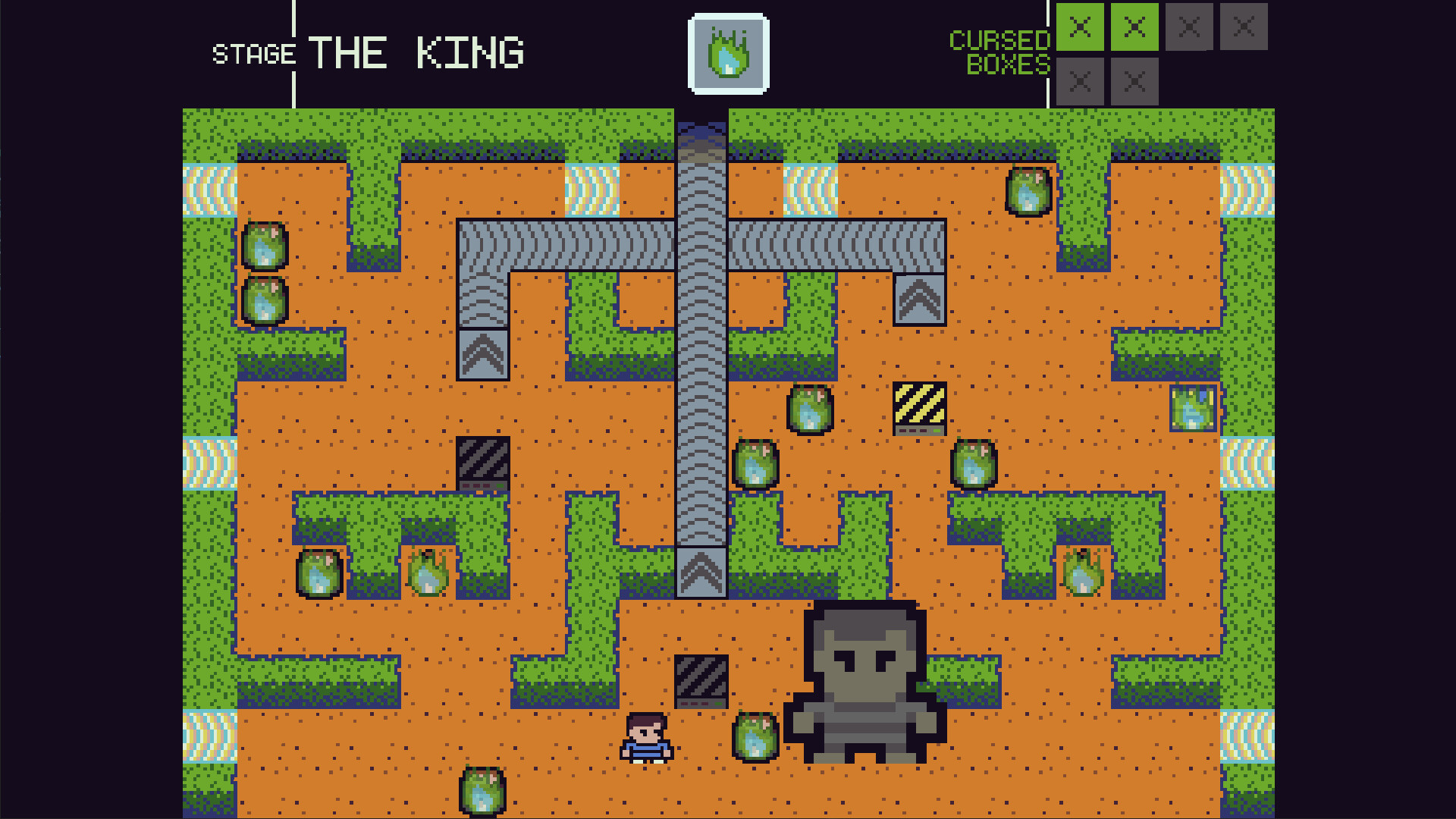1456x819 pixels.
Task: Enable the first gray cursed box marker
Action: click(x=1189, y=25)
